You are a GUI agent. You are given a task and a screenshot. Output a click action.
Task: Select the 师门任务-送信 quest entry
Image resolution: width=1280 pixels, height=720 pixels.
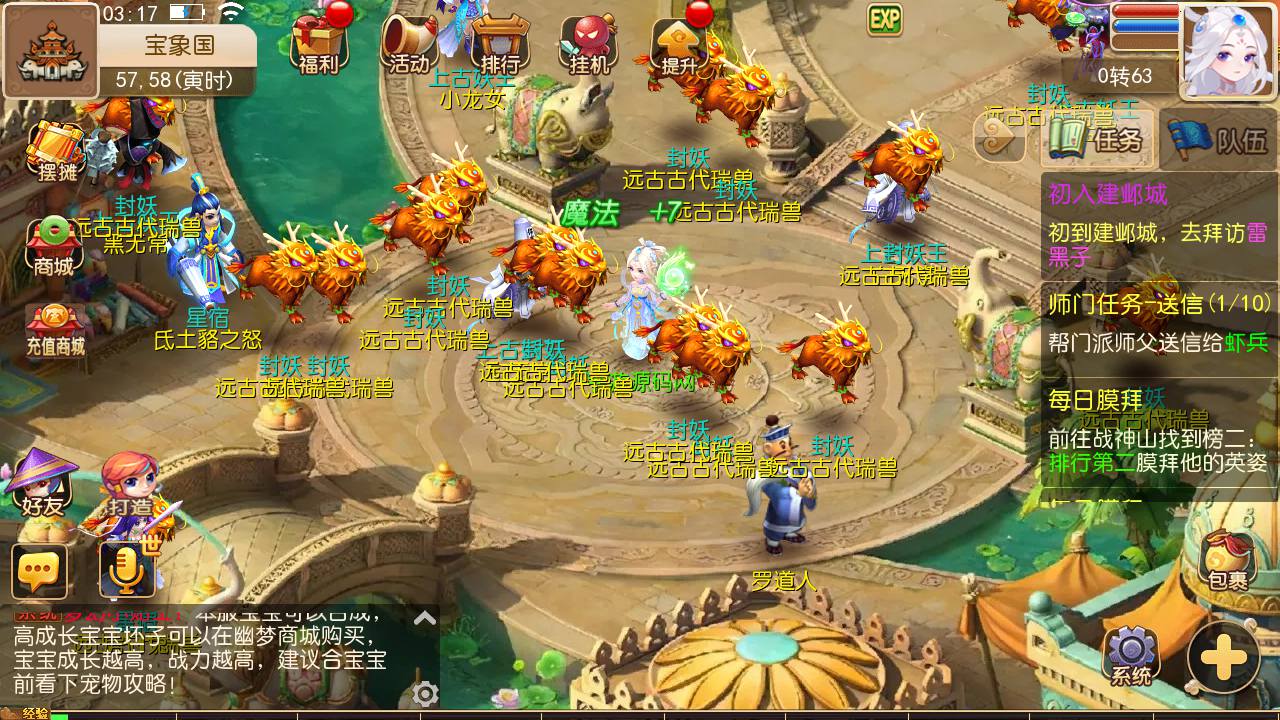click(1156, 322)
